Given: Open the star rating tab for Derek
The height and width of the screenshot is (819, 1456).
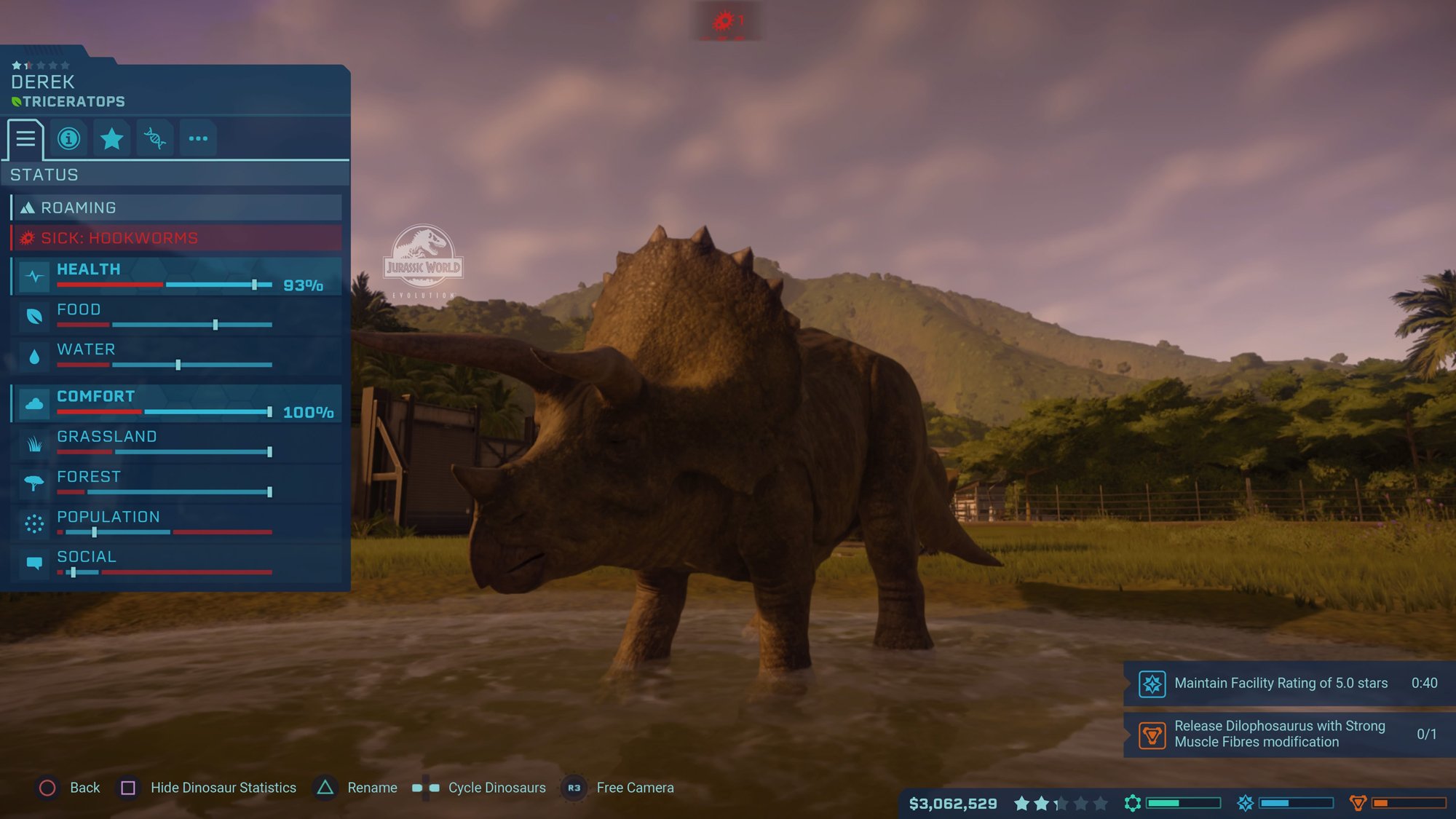Looking at the screenshot, I should (111, 138).
